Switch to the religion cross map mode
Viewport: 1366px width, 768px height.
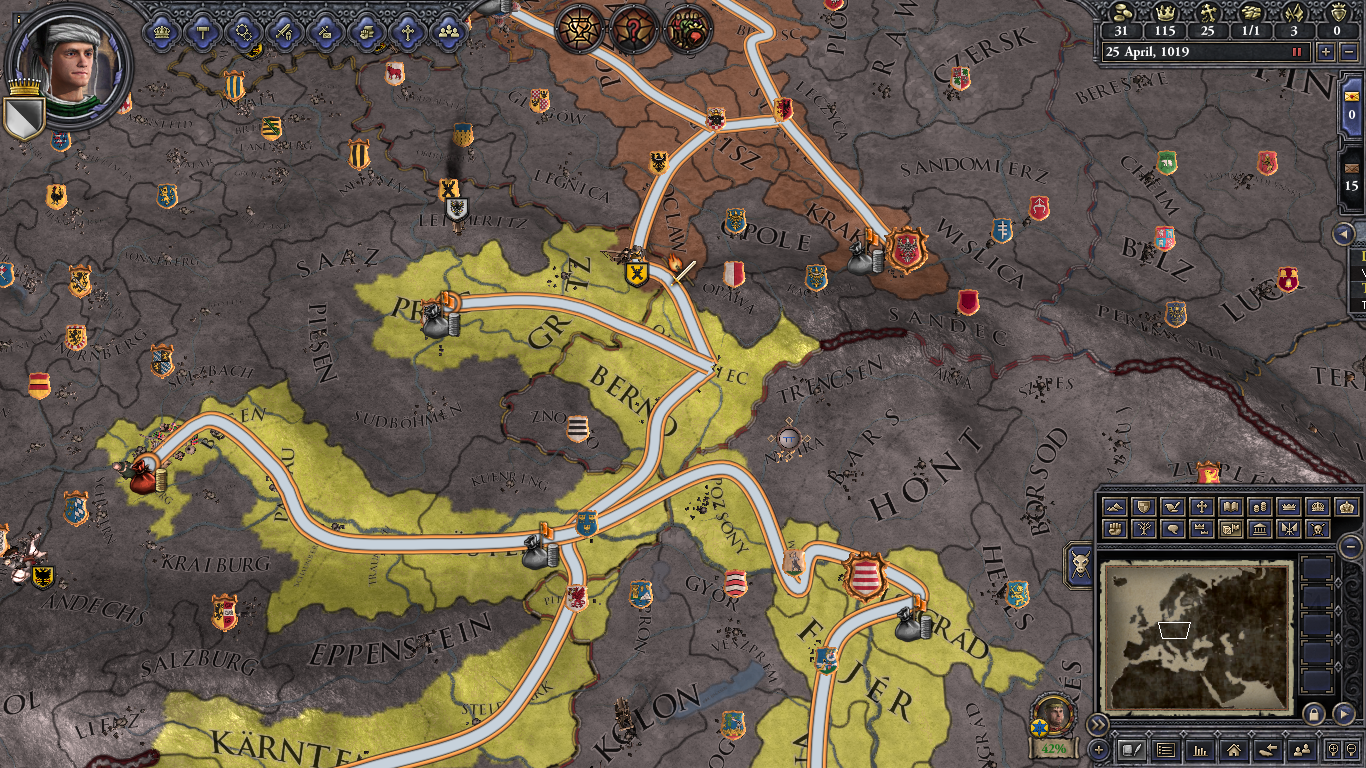tap(1202, 506)
